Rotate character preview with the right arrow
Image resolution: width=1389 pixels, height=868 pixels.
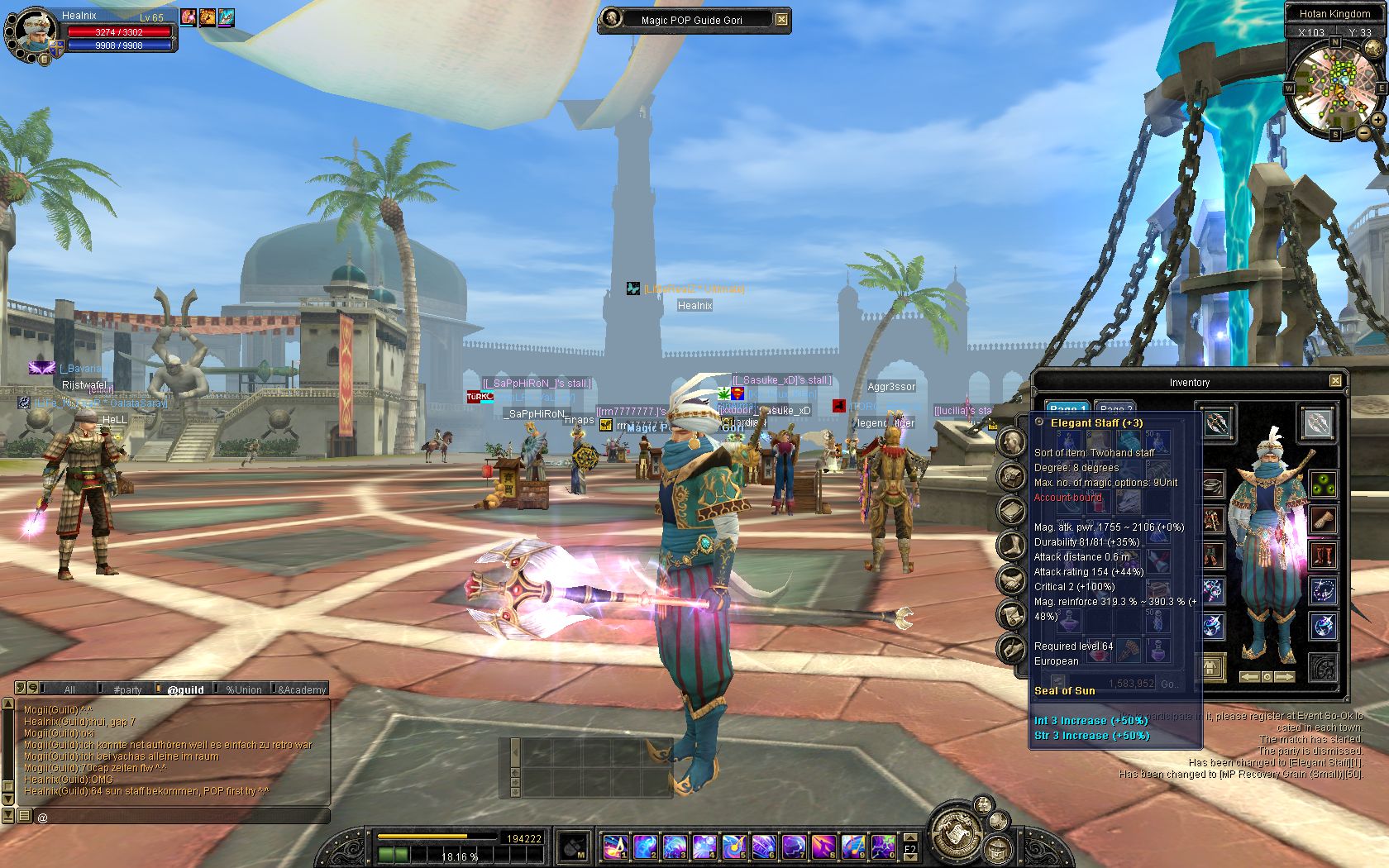click(x=1285, y=677)
